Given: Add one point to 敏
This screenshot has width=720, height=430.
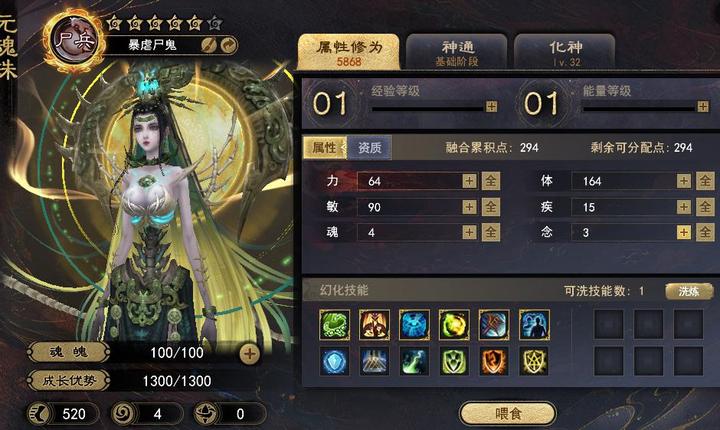Looking at the screenshot, I should [469, 207].
